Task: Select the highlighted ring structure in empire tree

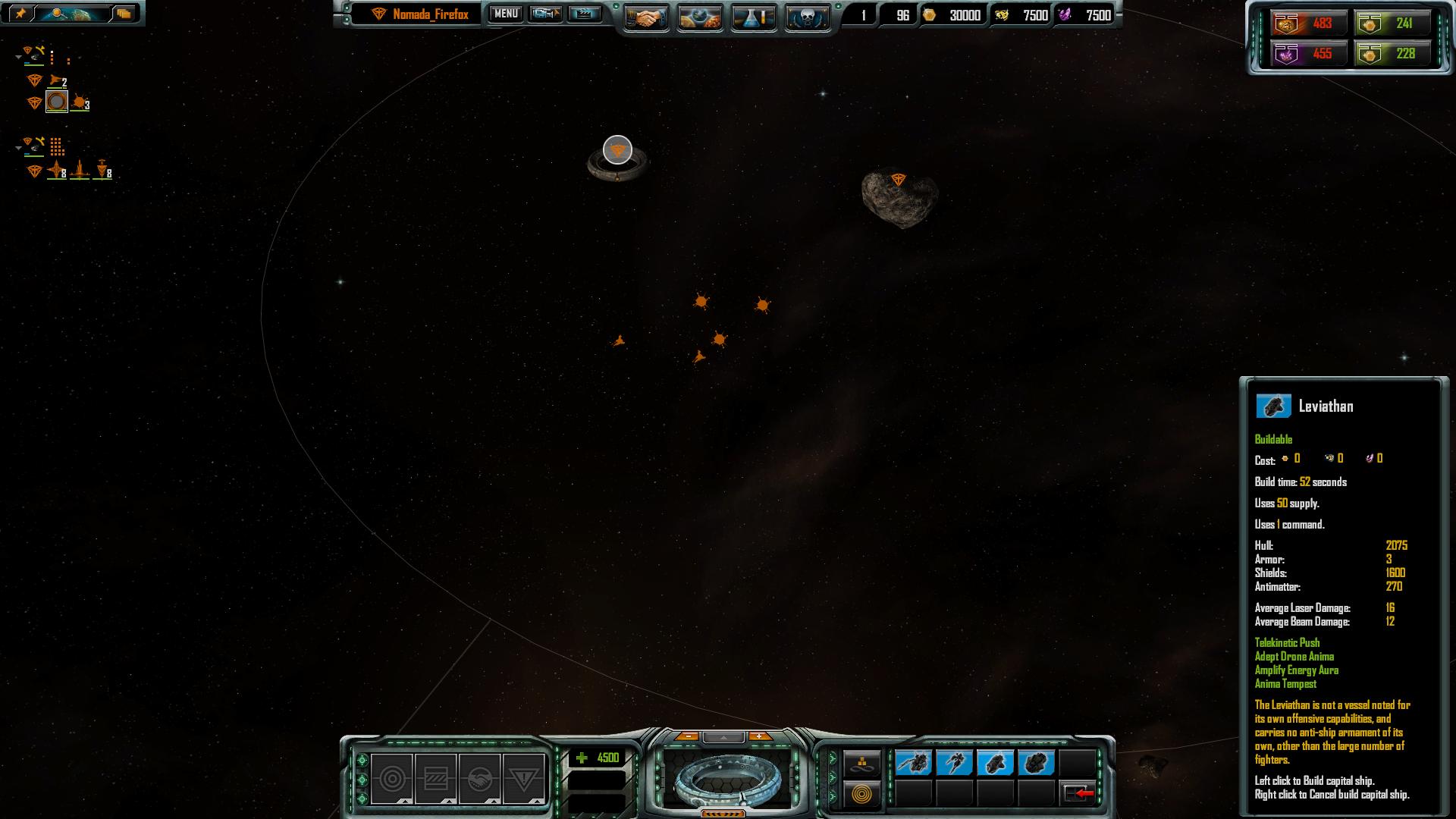Action: click(57, 102)
